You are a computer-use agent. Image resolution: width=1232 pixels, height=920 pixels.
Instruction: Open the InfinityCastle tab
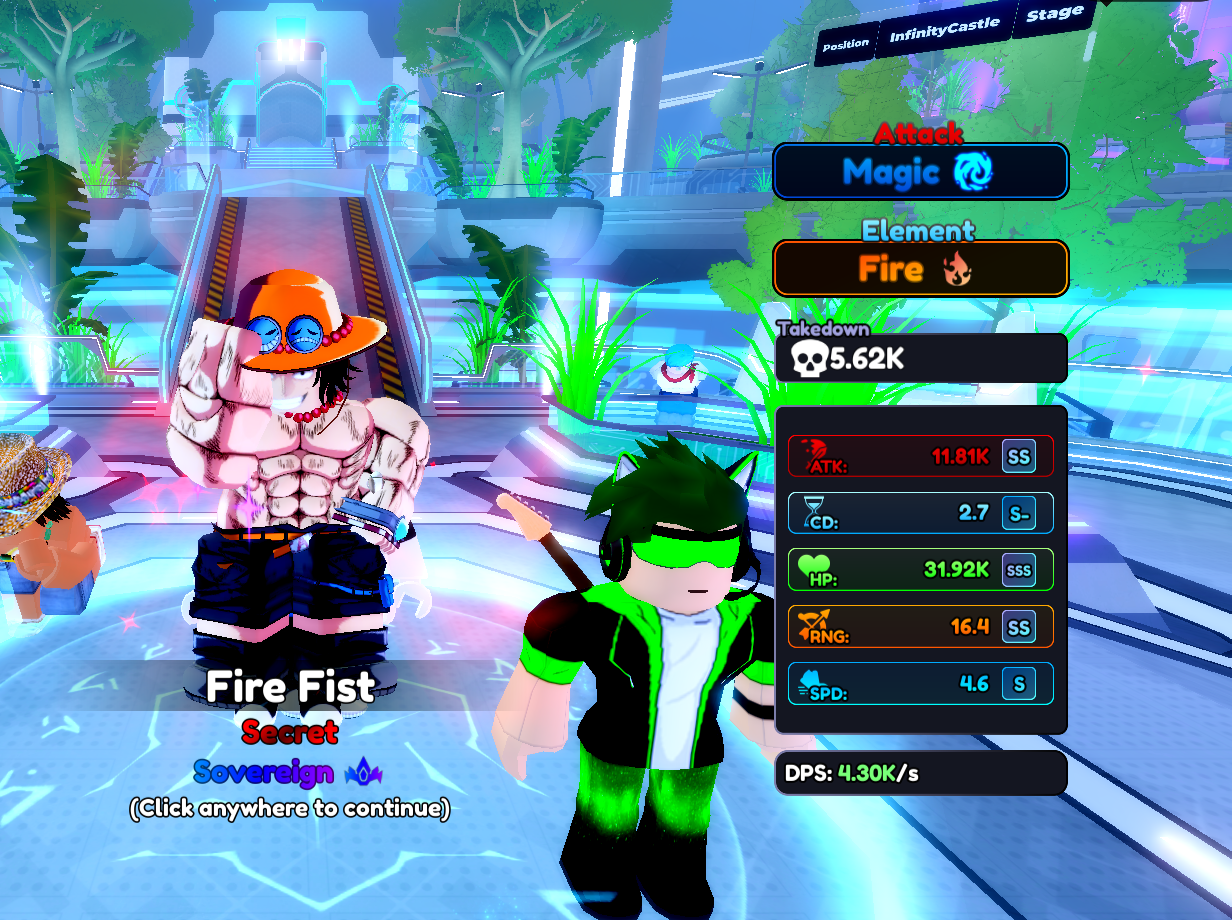(945, 31)
